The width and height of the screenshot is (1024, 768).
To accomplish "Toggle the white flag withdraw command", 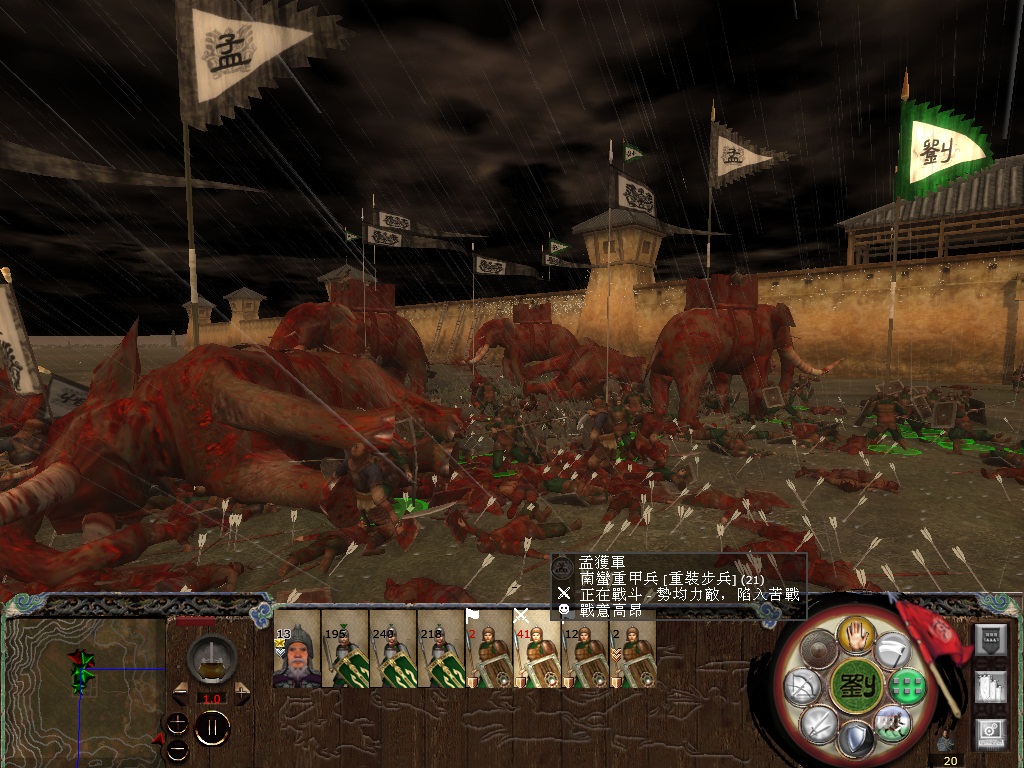I will point(892,650).
